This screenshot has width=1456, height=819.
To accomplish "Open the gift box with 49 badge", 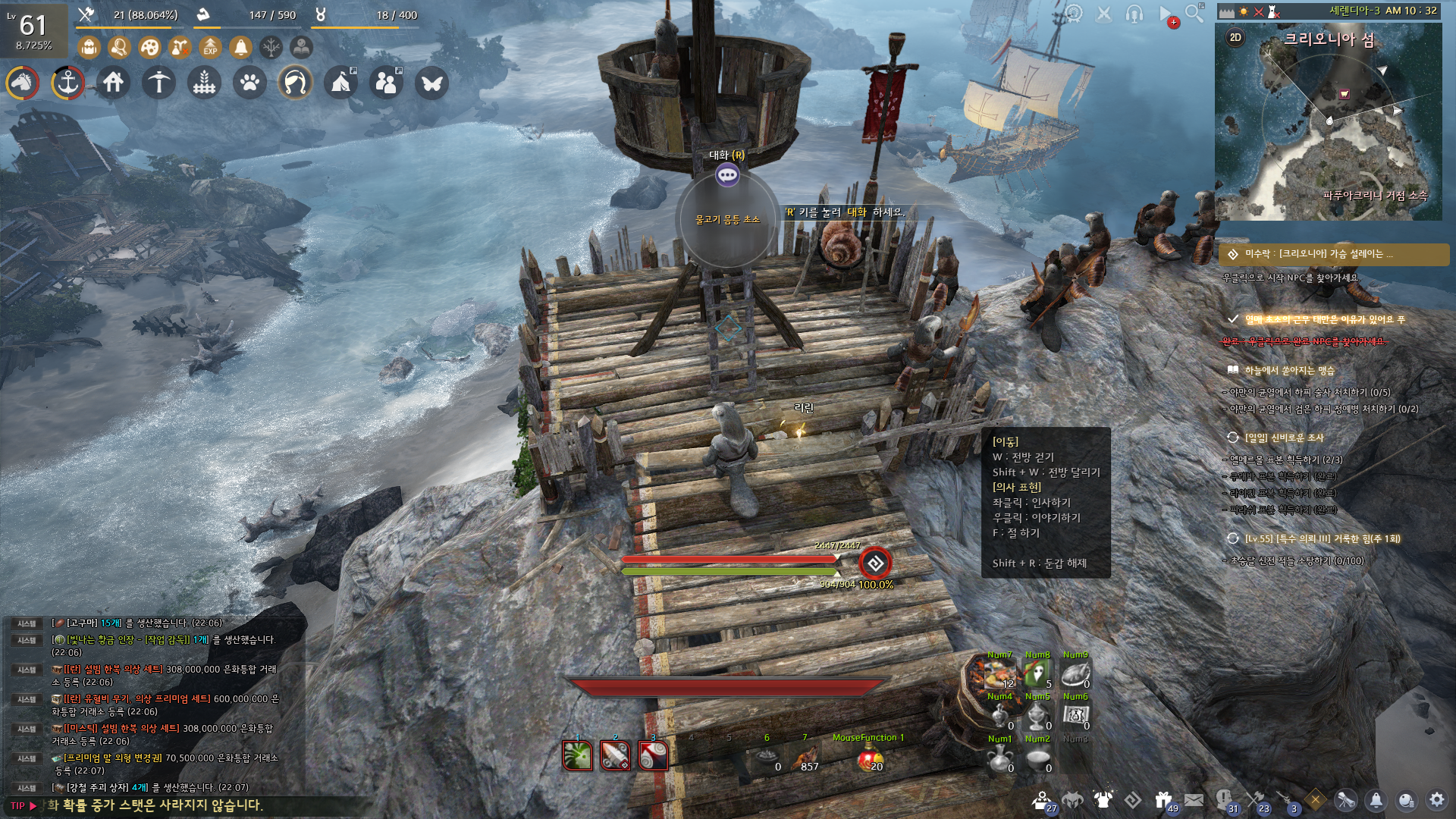I will [1163, 800].
